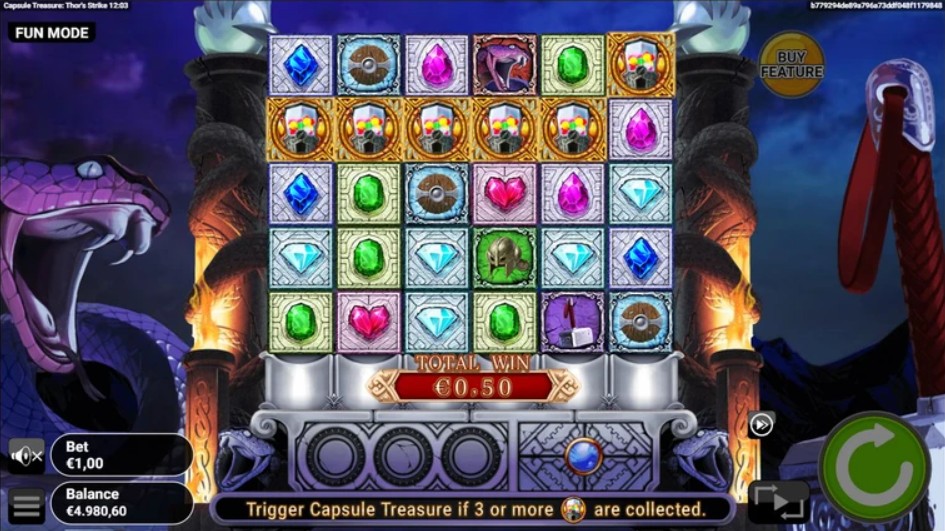The width and height of the screenshot is (945, 531).
Task: Toggle the fast-forward turbo spin icon
Action: coord(761,424)
